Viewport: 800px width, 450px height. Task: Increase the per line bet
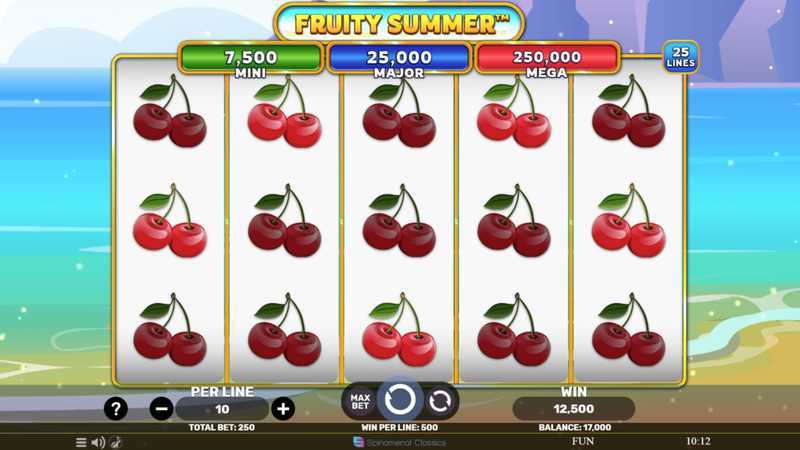tap(283, 408)
